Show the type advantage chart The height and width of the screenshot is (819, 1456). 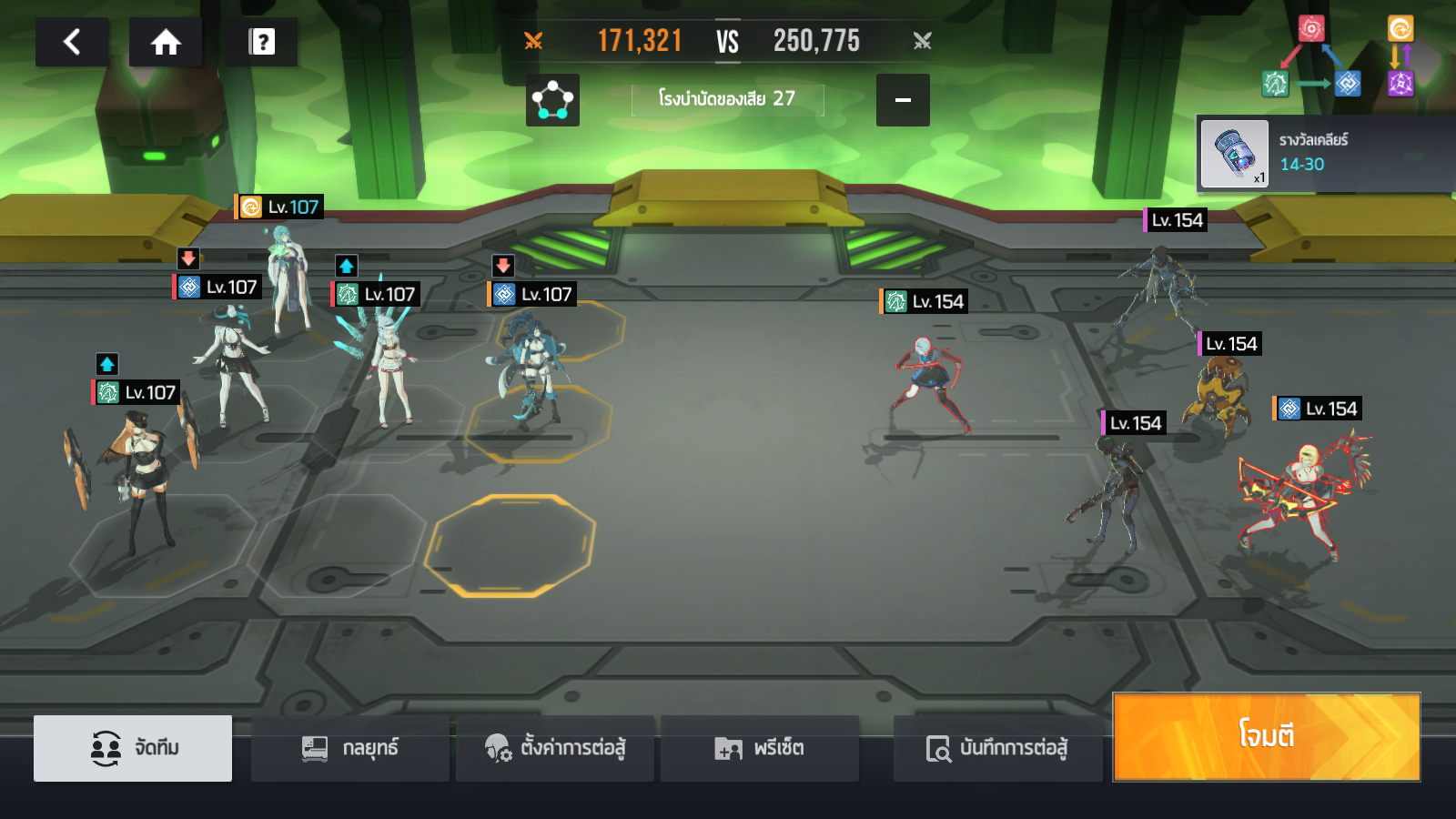1338,58
